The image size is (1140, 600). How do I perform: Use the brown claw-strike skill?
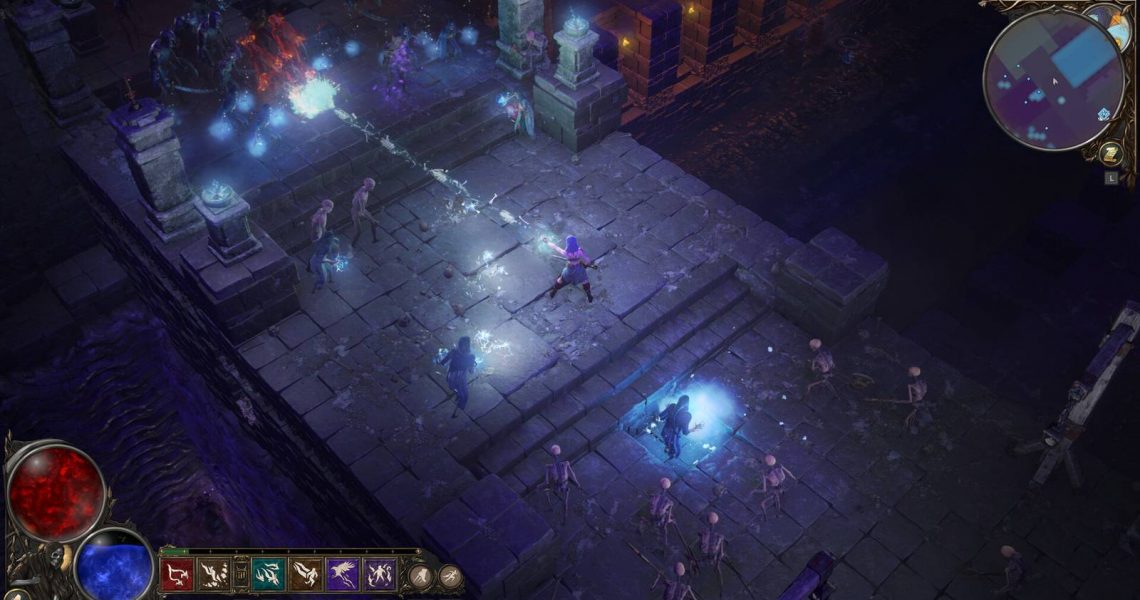[x=213, y=574]
